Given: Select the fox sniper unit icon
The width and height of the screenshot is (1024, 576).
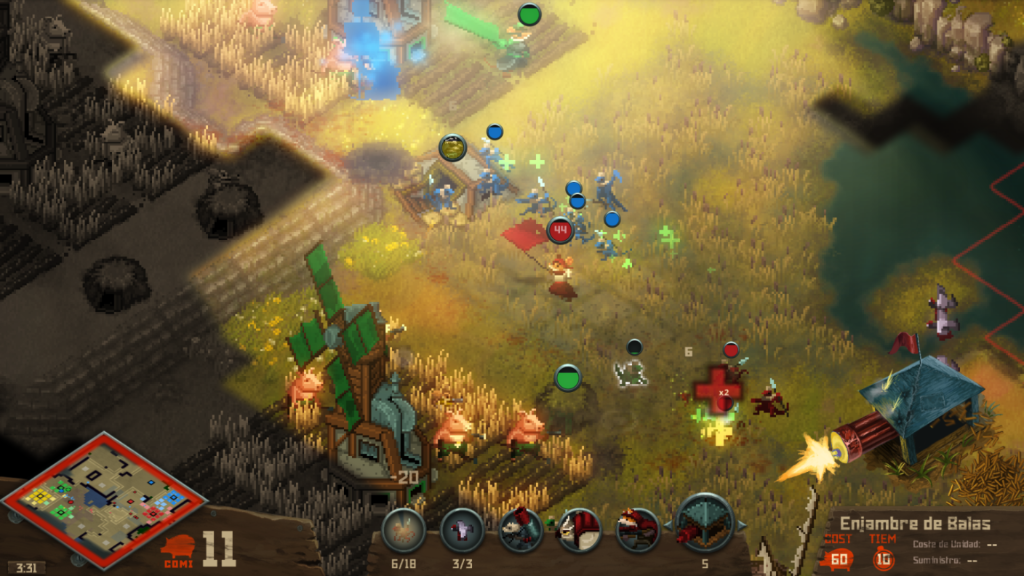Looking at the screenshot, I should [637, 529].
